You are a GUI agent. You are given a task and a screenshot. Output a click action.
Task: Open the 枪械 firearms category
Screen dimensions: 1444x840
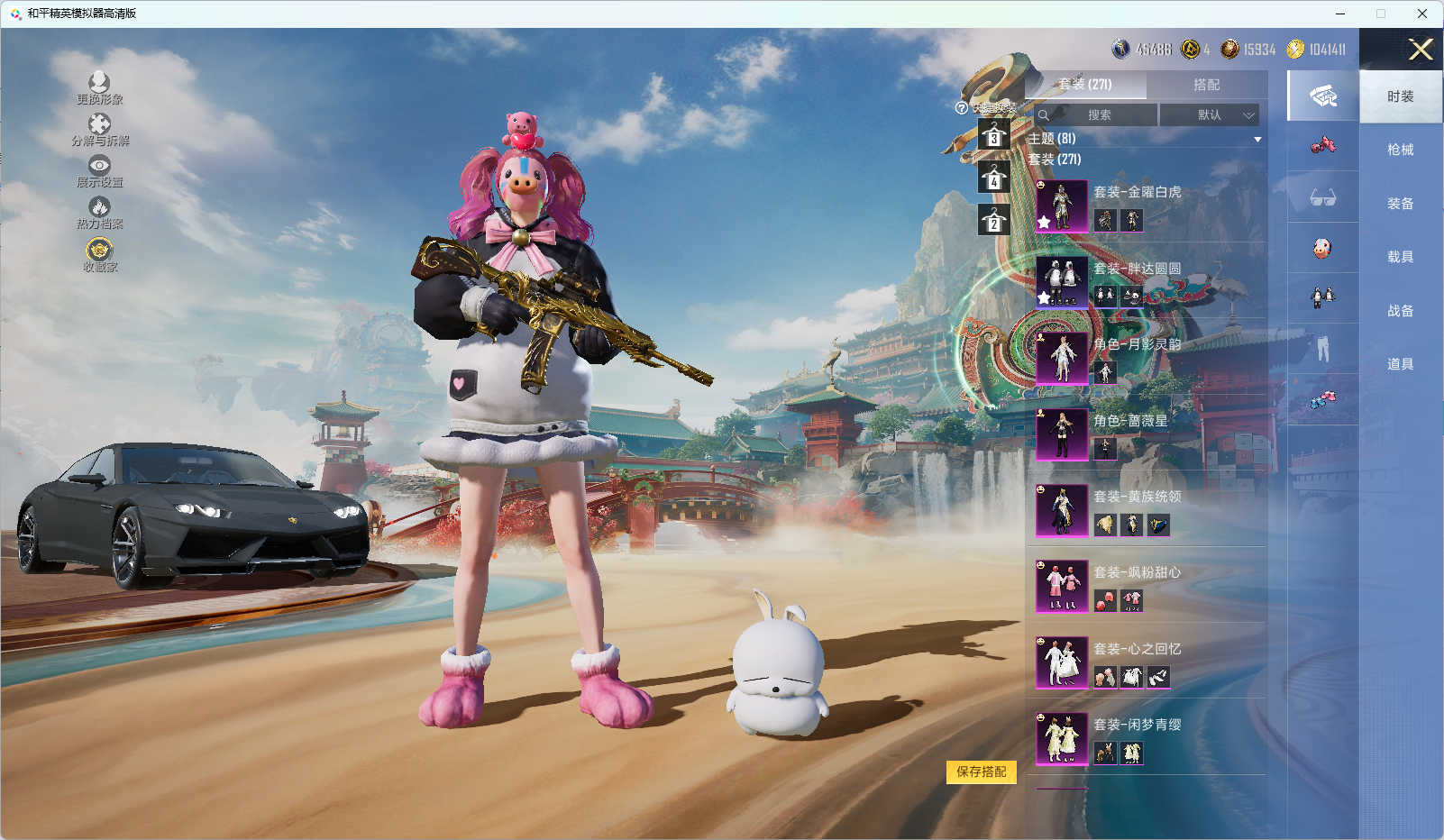[x=1400, y=150]
